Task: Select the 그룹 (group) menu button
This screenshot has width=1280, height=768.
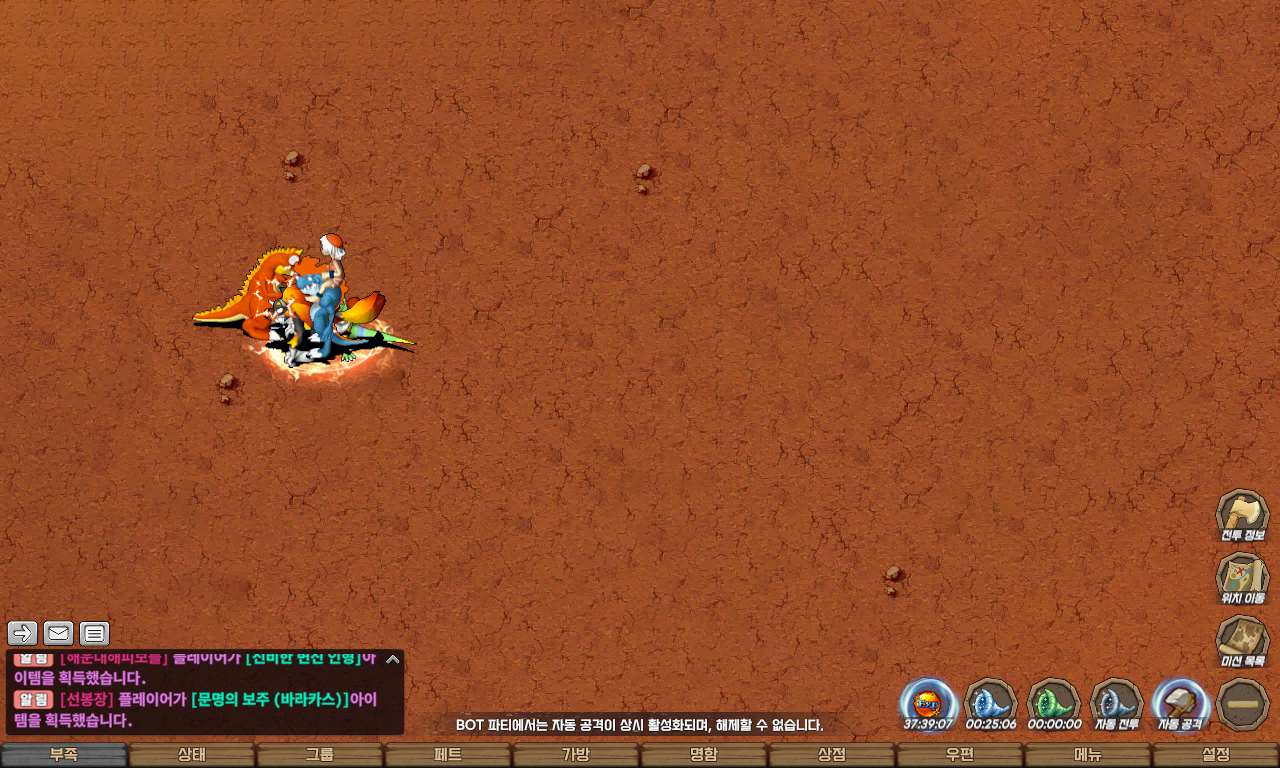Action: [320, 755]
